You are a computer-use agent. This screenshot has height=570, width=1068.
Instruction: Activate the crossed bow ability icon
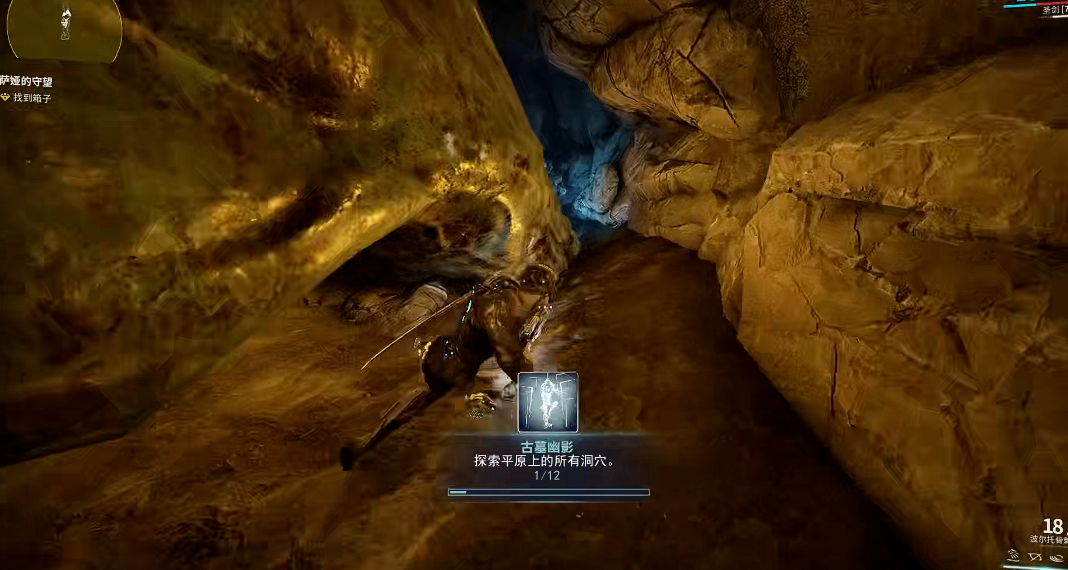click(x=1035, y=557)
